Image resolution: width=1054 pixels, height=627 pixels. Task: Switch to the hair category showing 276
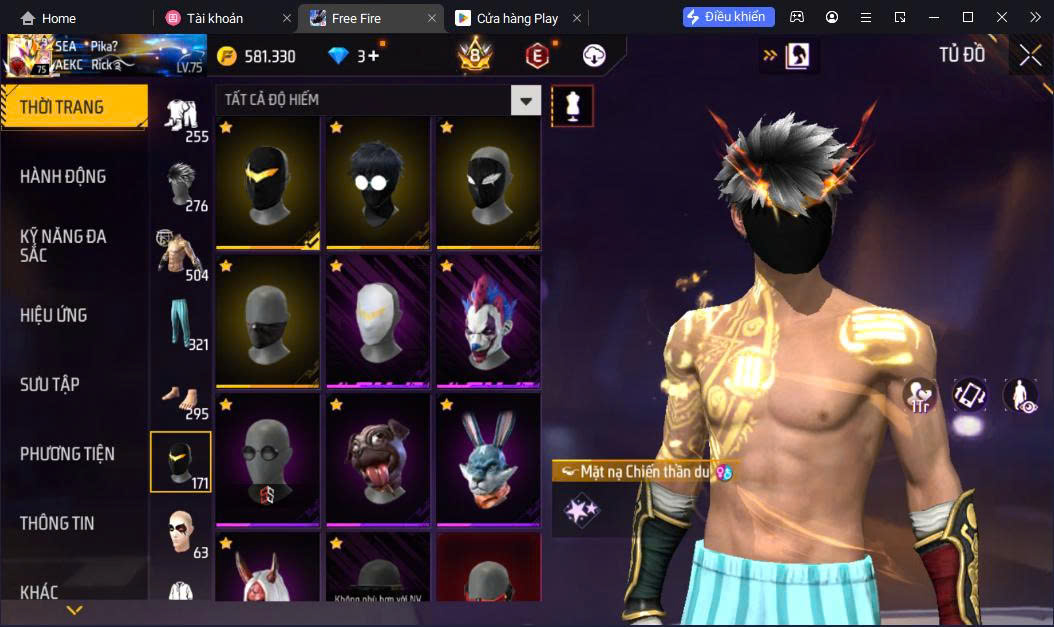[181, 186]
